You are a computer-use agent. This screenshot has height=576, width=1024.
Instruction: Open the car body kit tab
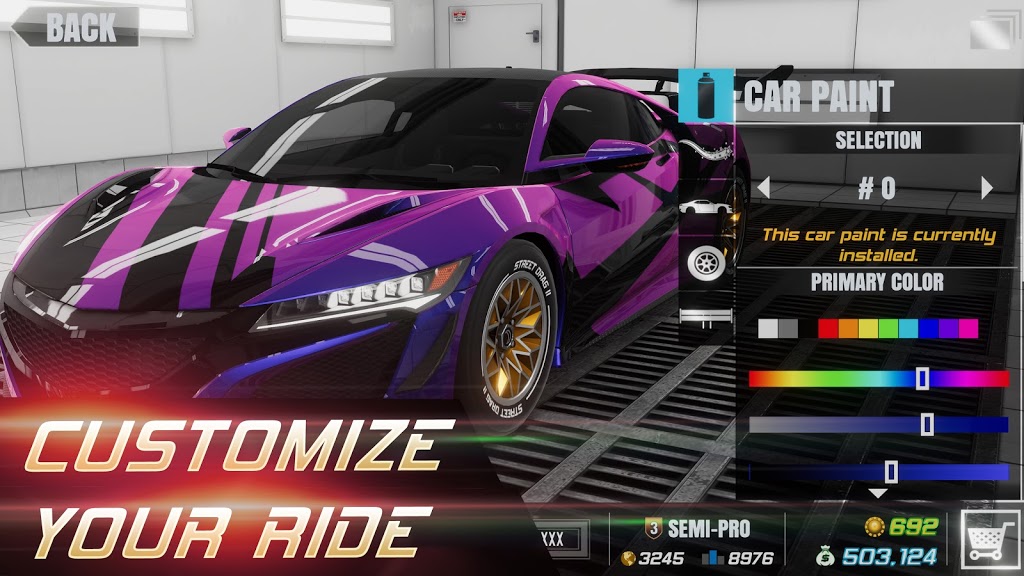coord(707,208)
